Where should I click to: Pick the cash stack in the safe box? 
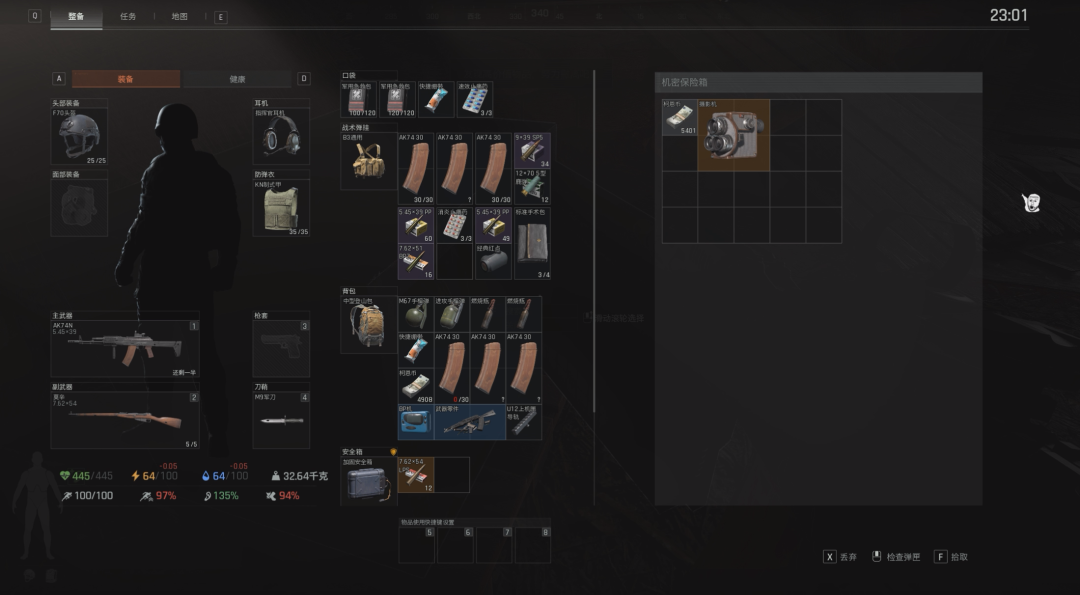(x=679, y=117)
